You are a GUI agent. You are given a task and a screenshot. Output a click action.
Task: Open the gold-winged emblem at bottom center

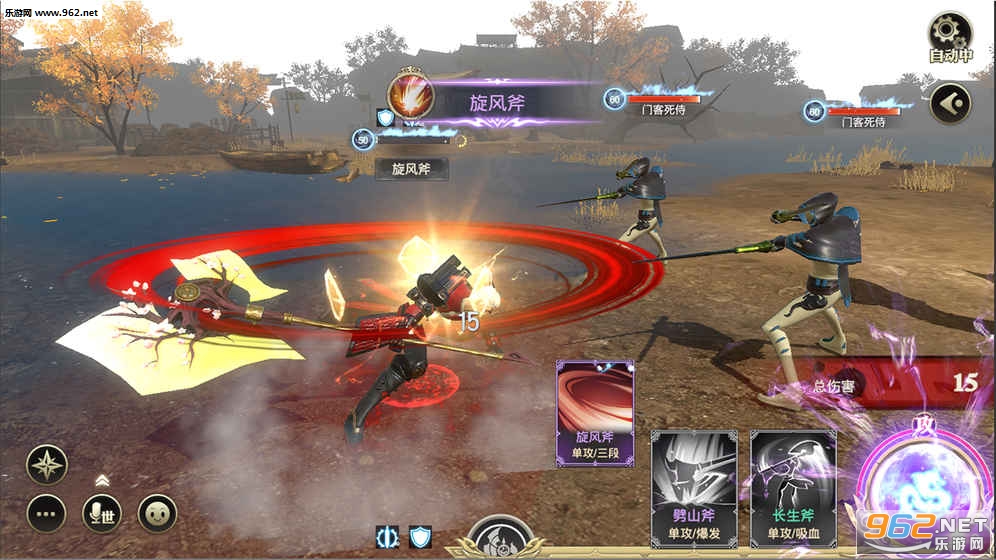point(500,540)
